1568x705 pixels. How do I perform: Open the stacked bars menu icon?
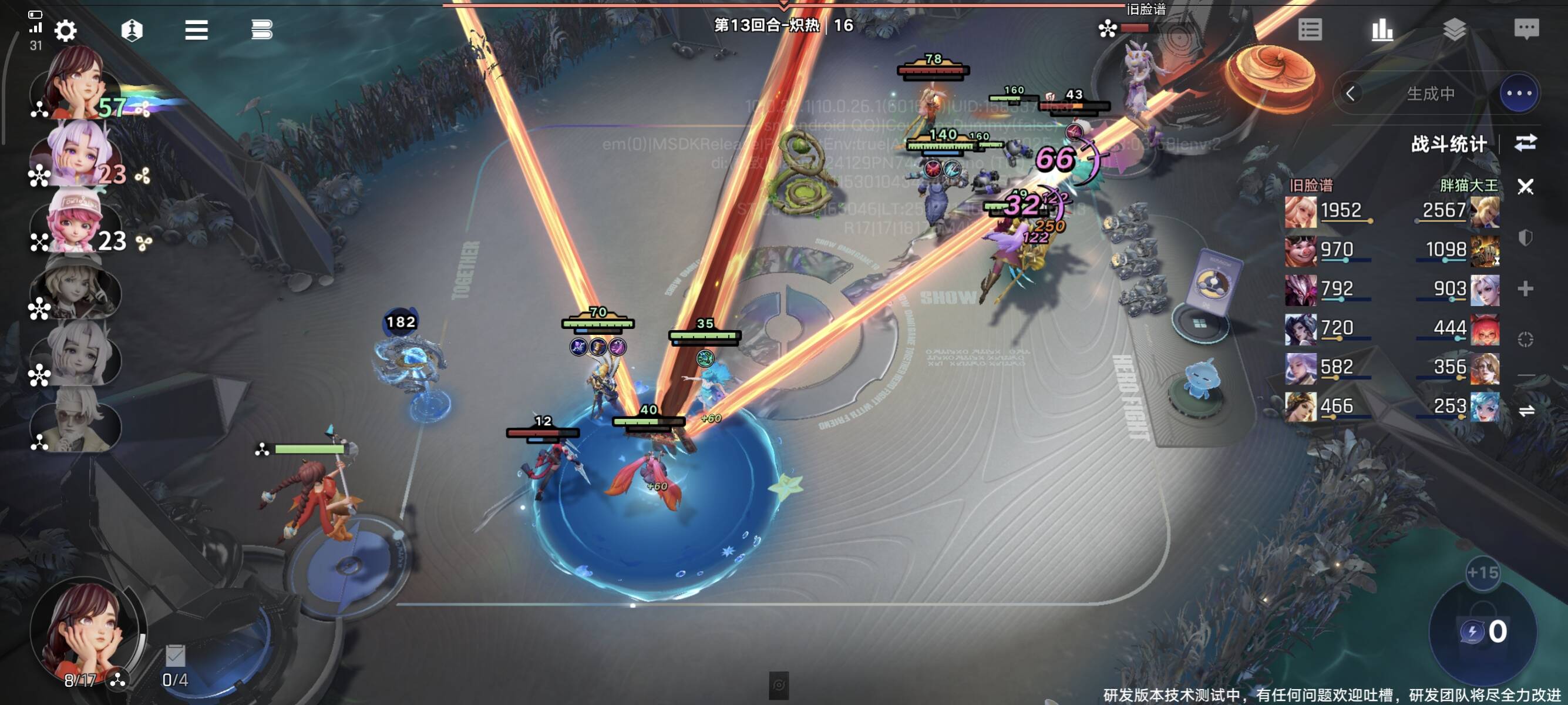(261, 30)
